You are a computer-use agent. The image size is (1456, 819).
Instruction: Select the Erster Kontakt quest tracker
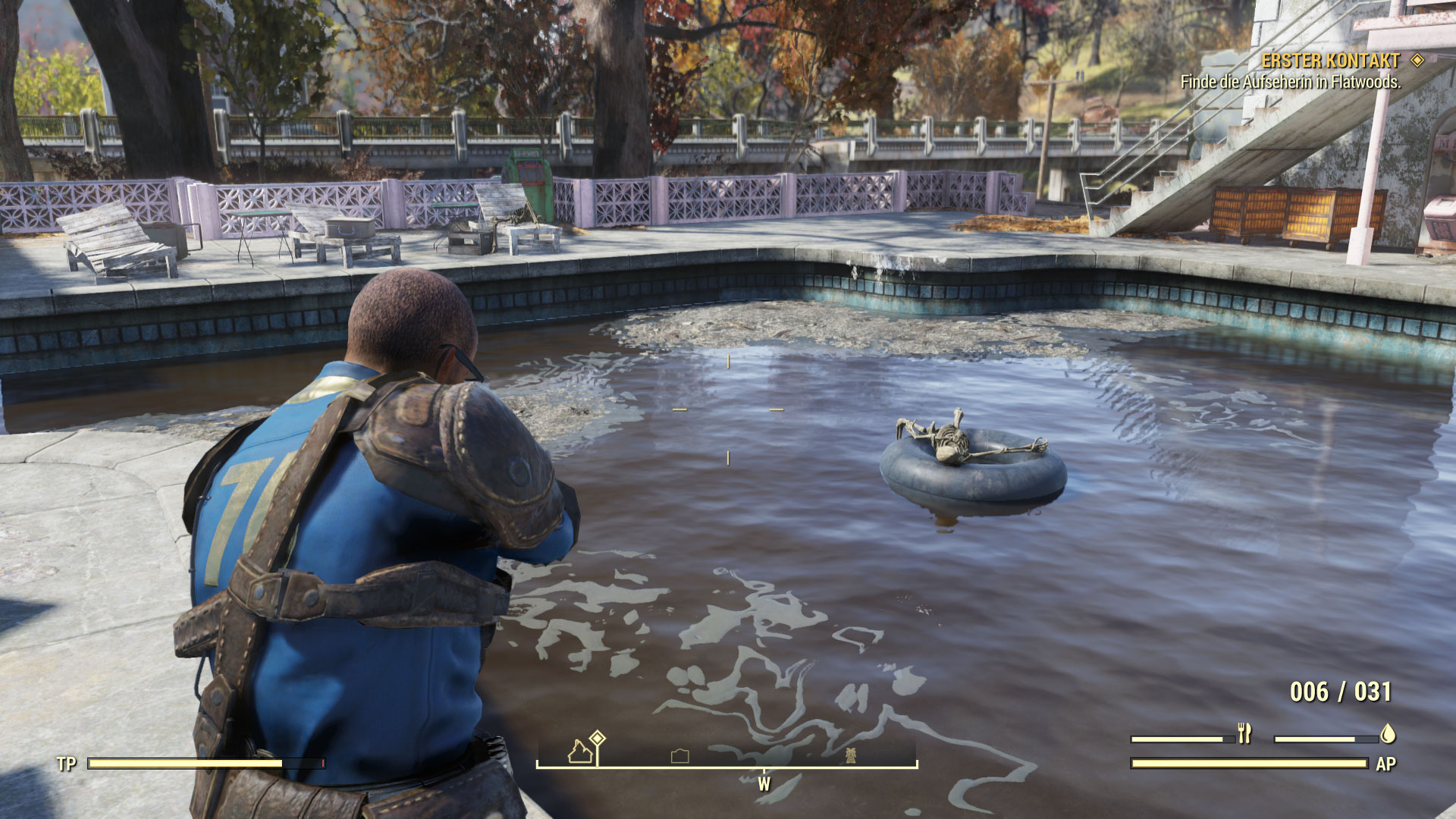1330,61
